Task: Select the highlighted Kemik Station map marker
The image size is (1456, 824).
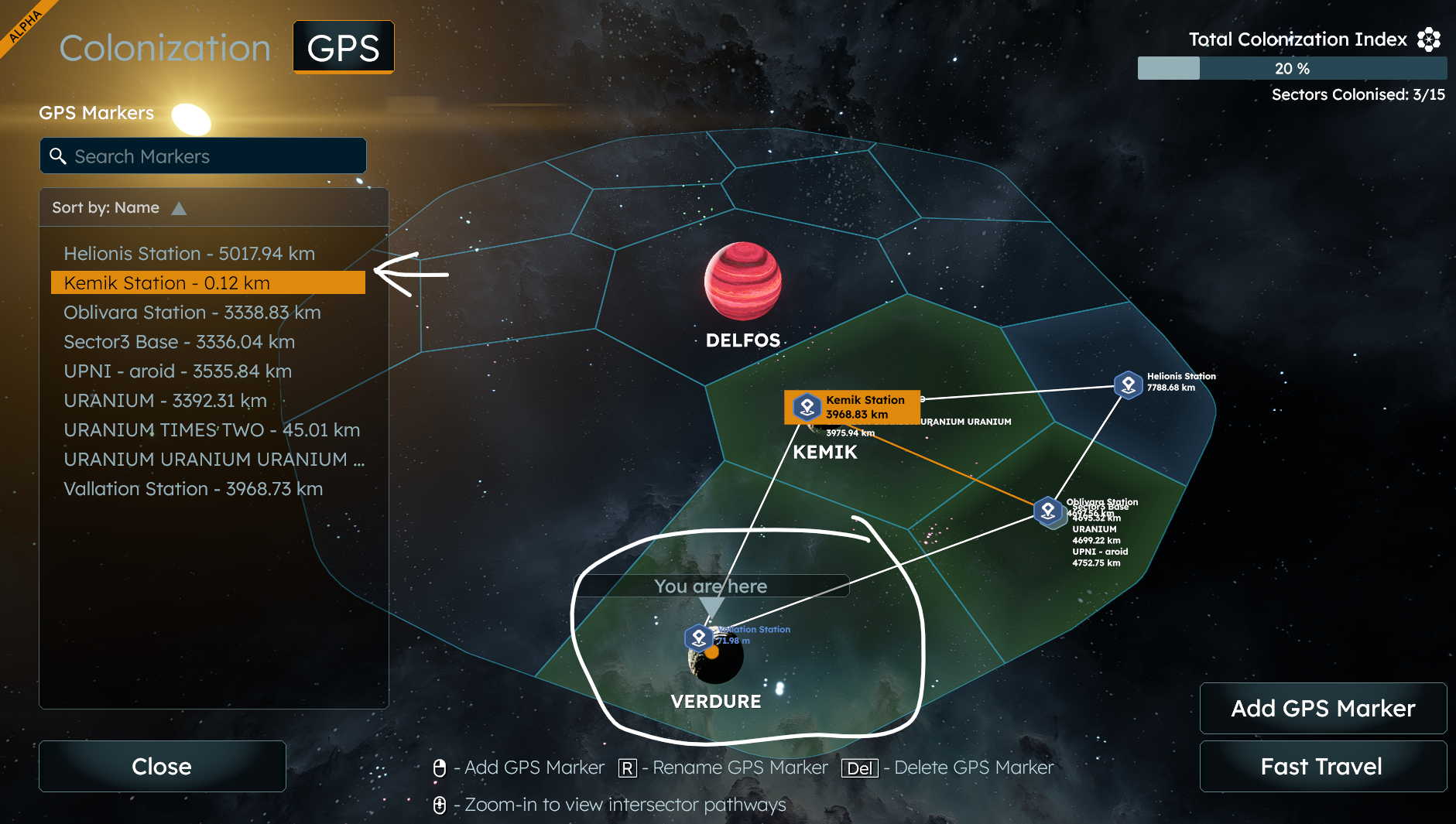Action: (807, 406)
